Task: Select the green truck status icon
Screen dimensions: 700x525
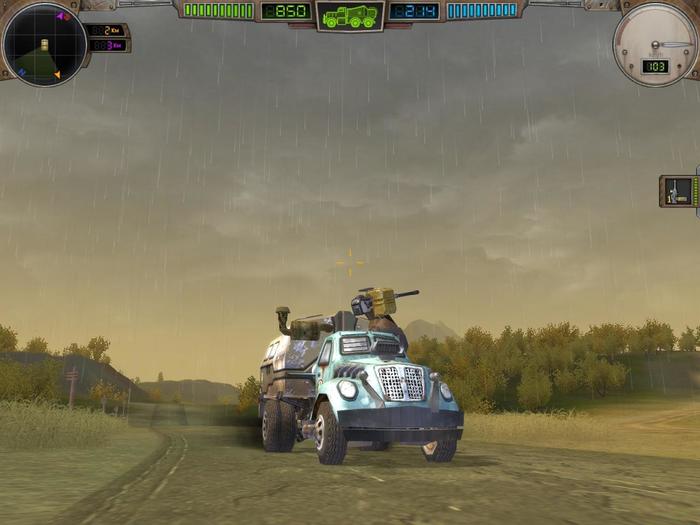Action: pos(350,16)
